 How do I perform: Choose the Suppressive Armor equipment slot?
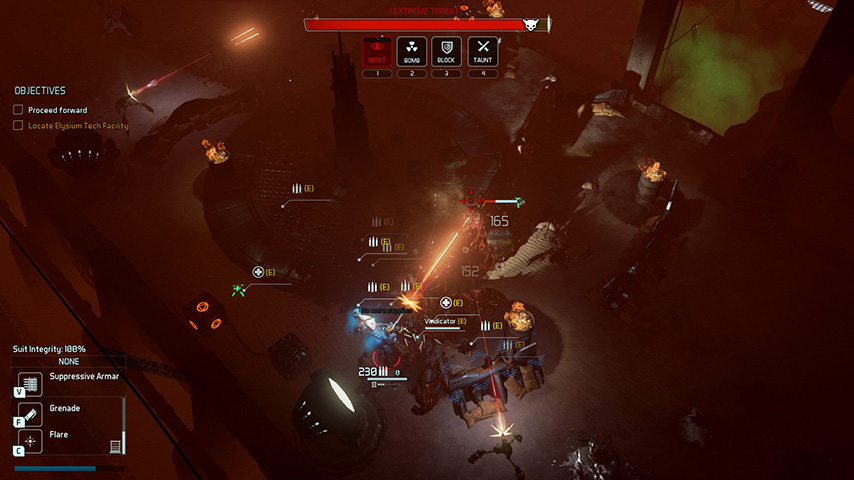[x=30, y=384]
